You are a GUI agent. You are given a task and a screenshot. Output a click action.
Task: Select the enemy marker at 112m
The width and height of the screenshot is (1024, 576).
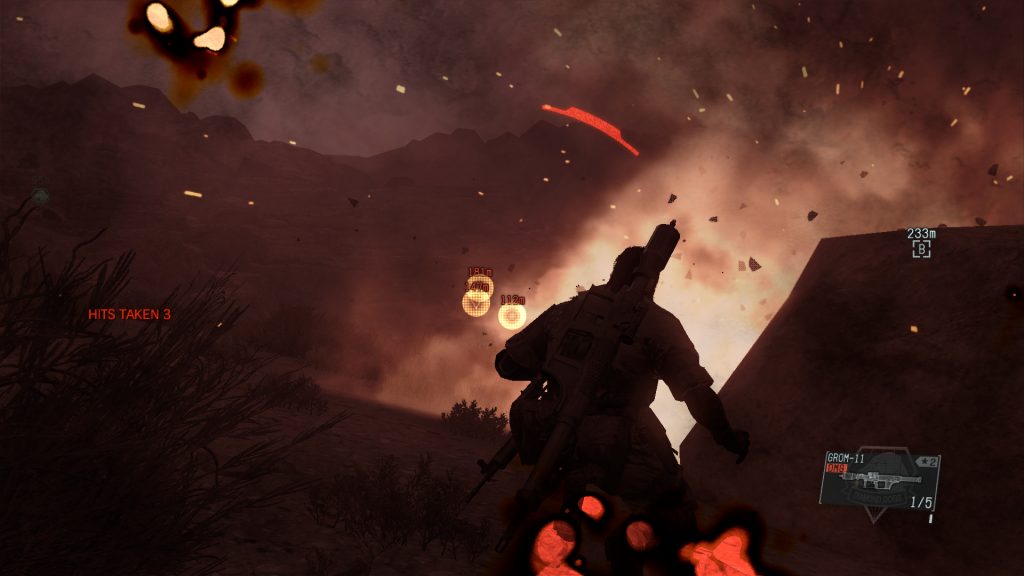[x=512, y=316]
